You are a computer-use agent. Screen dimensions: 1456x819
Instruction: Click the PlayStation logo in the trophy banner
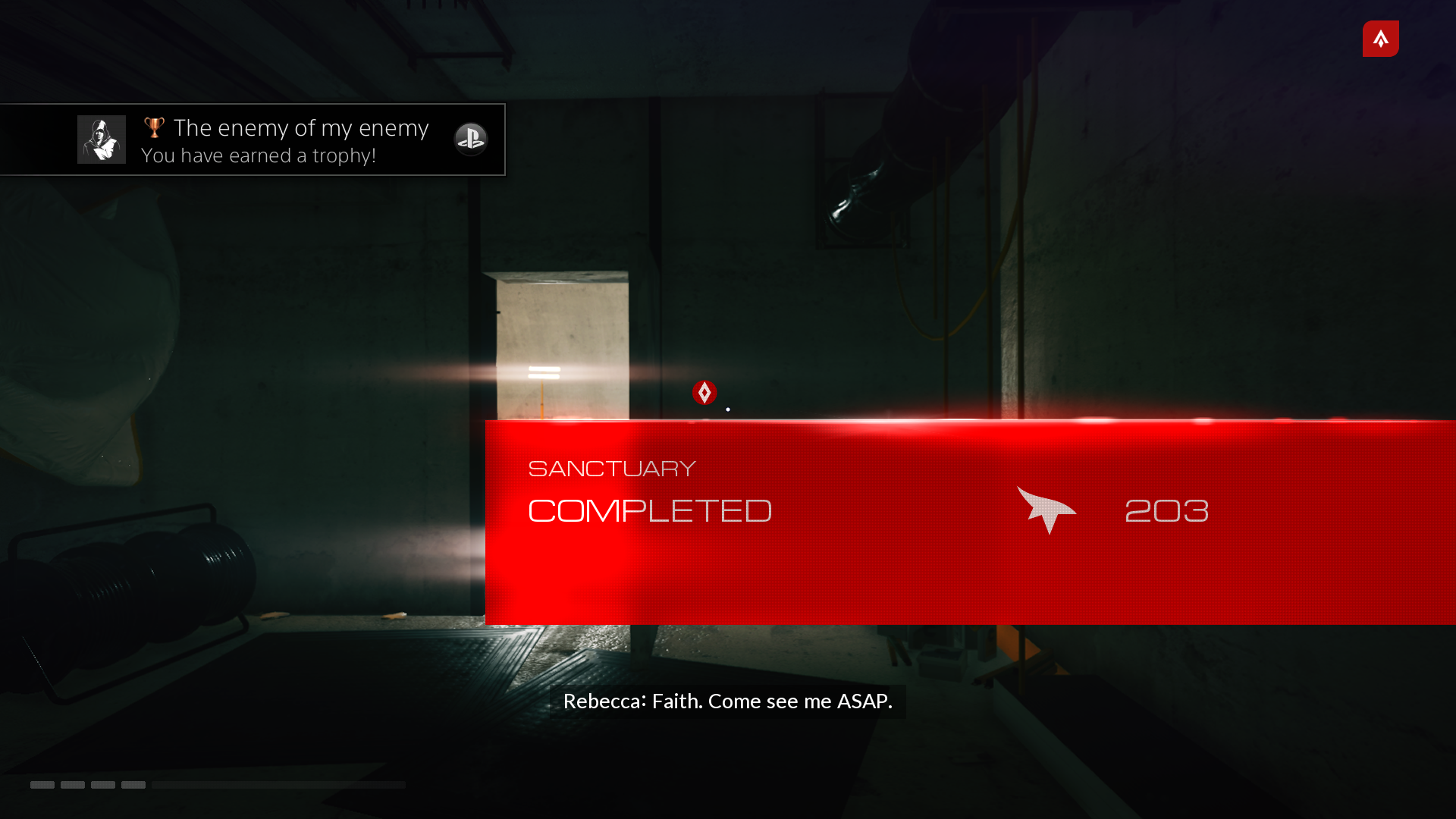(x=470, y=140)
